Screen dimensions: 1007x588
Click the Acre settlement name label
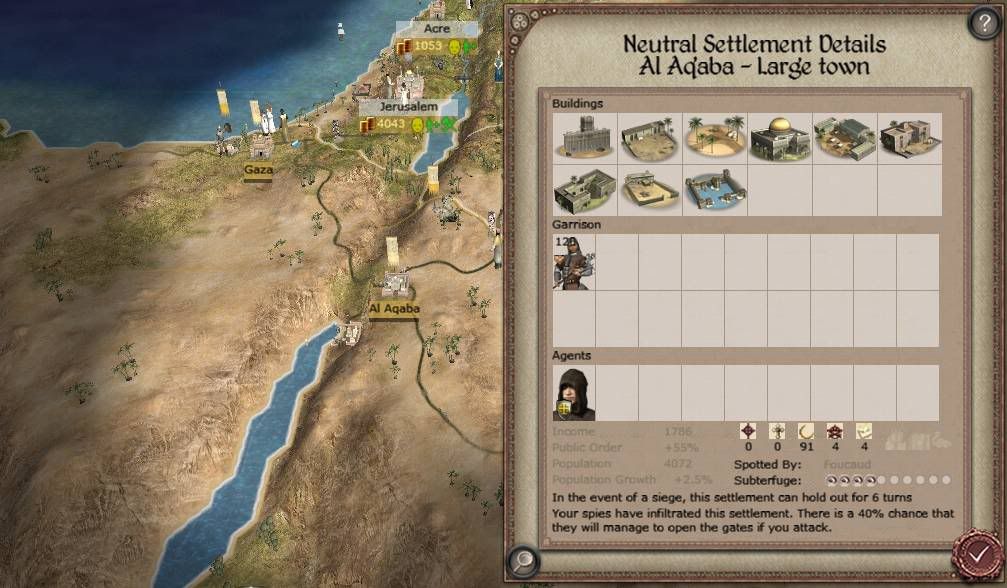[436, 30]
